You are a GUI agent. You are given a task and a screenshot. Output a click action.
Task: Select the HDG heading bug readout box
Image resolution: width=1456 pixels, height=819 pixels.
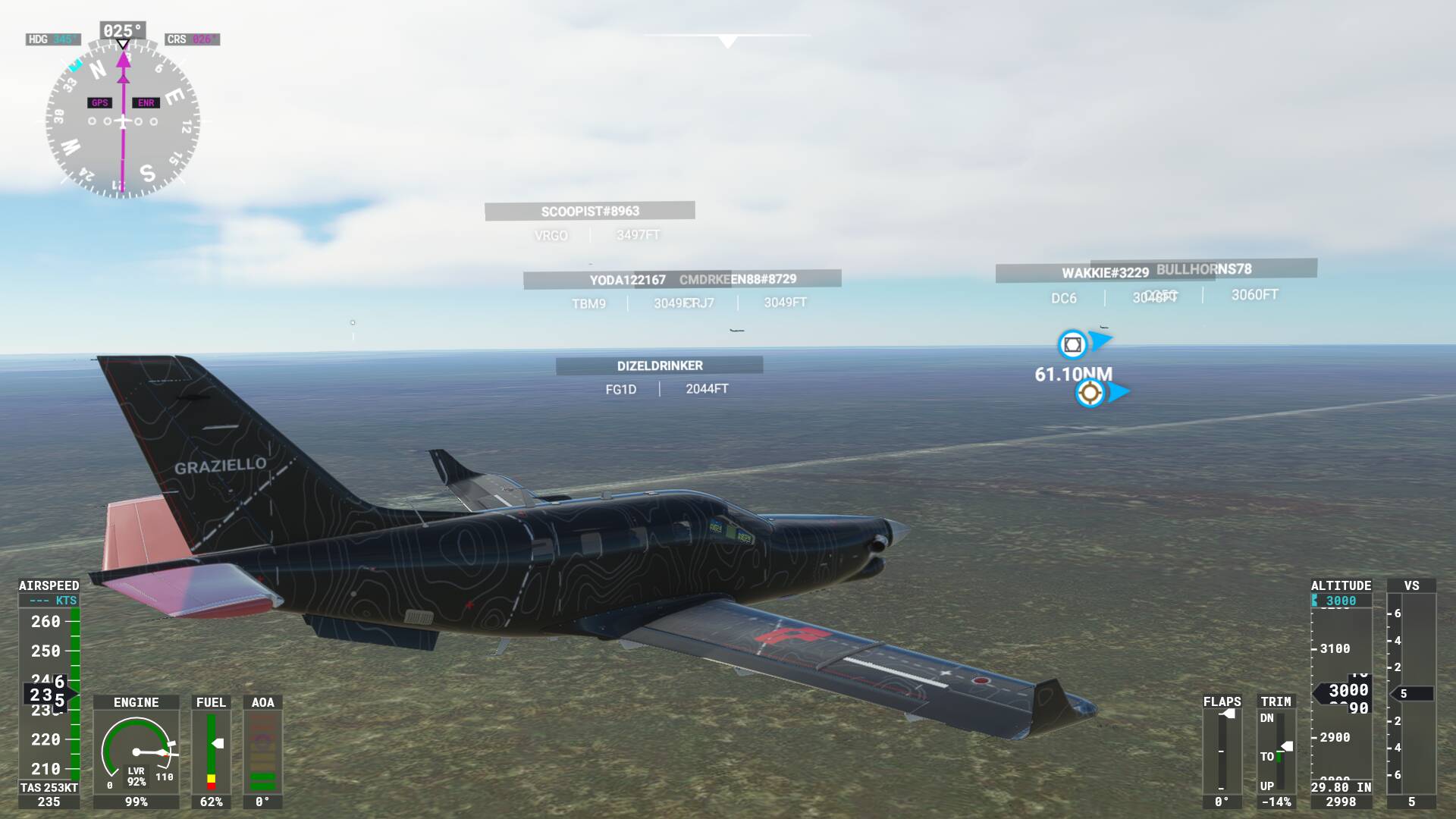[53, 39]
